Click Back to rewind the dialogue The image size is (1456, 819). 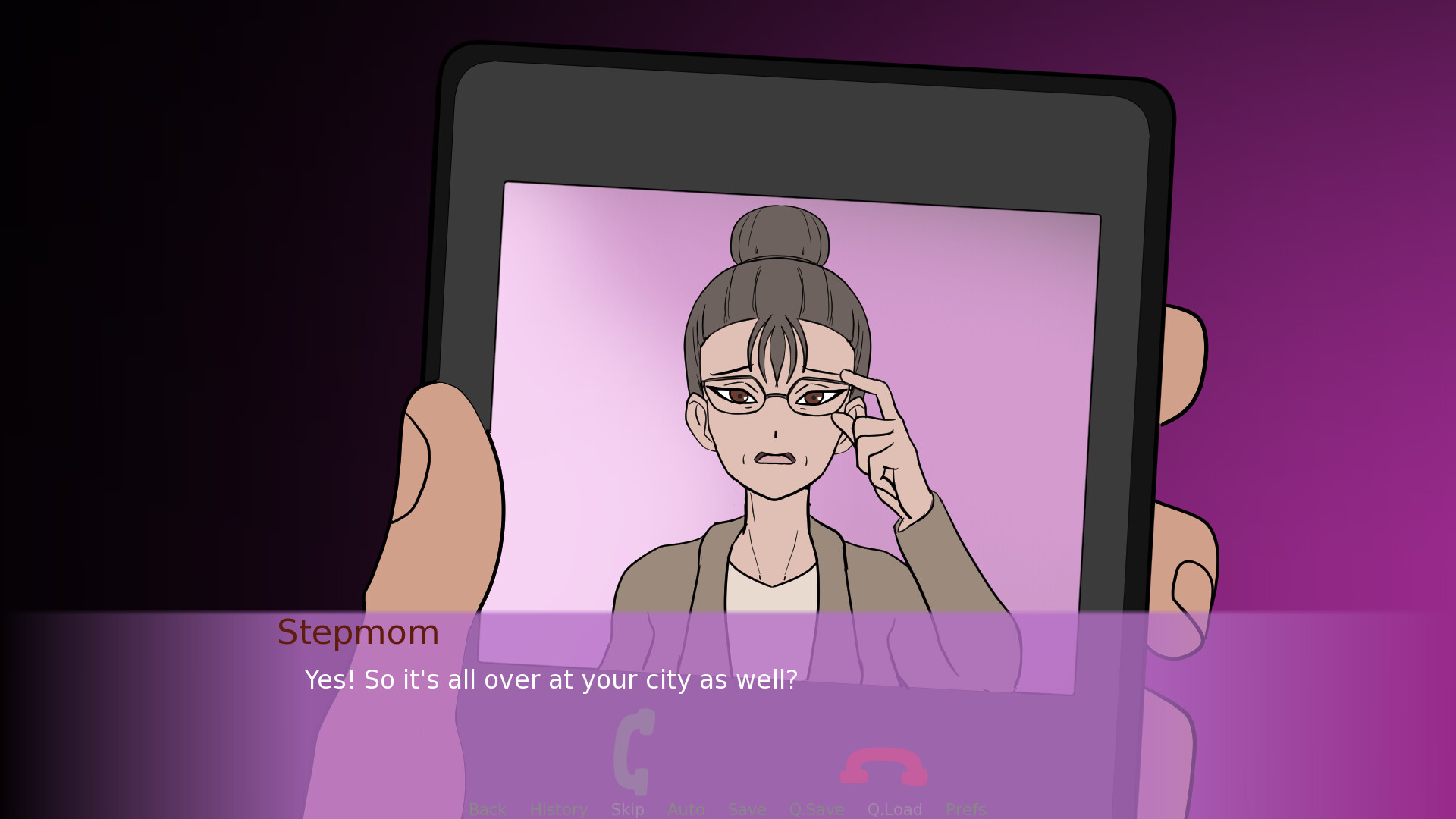pyautogui.click(x=488, y=808)
